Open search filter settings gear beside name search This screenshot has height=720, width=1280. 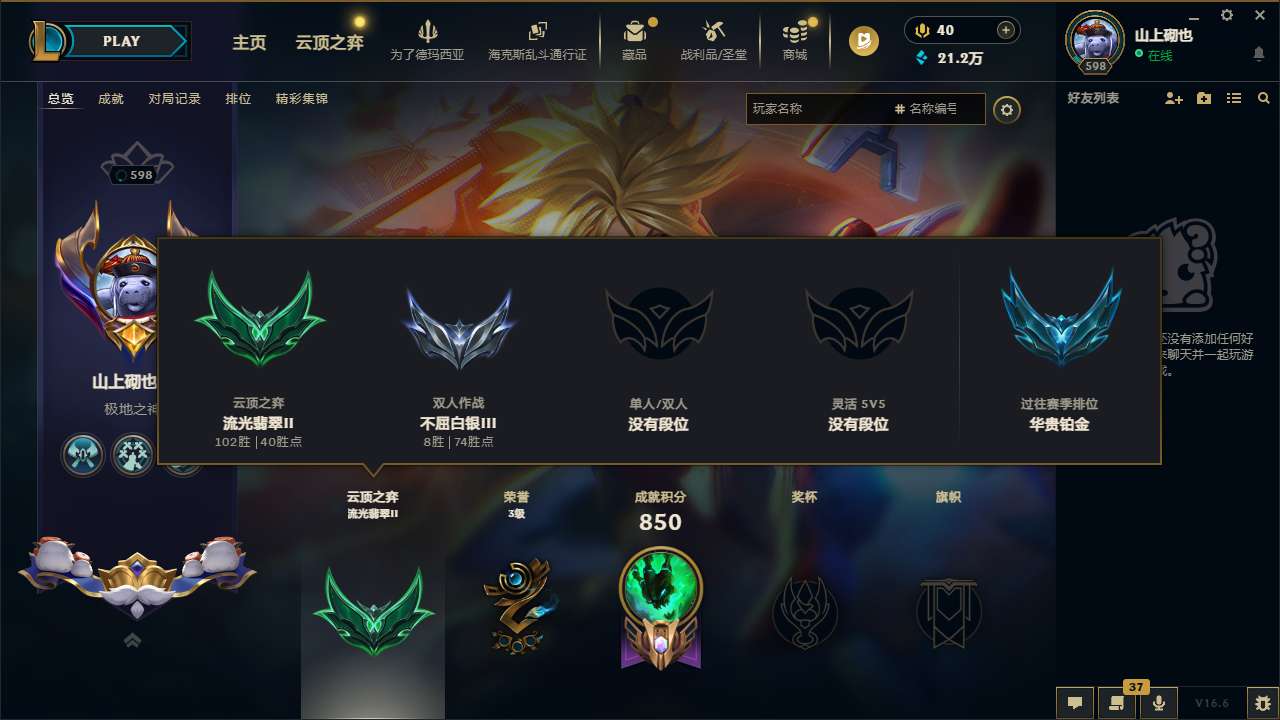[1007, 108]
